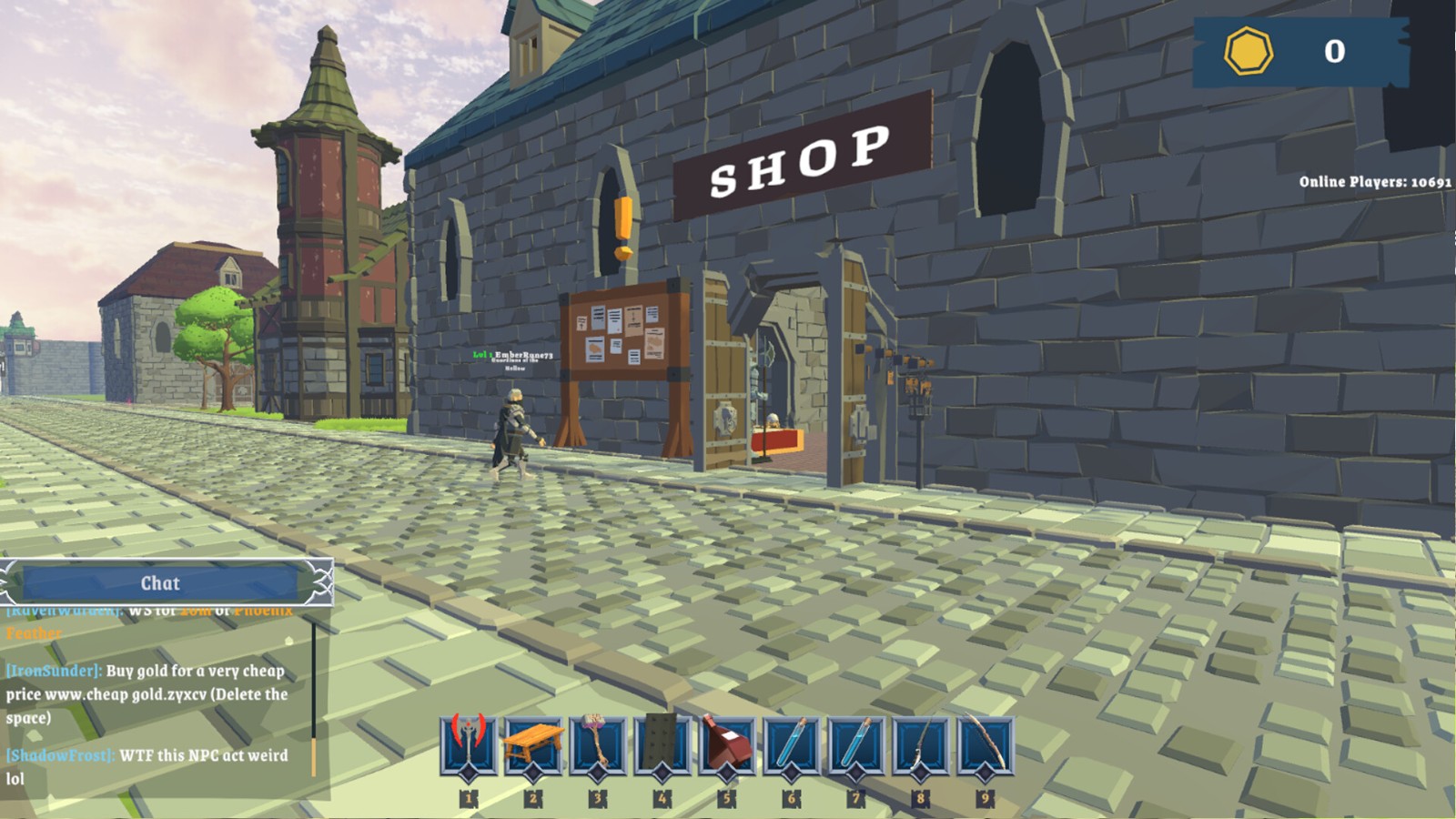
Task: Click ShadowFrost's name in chat
Action: tap(60, 755)
